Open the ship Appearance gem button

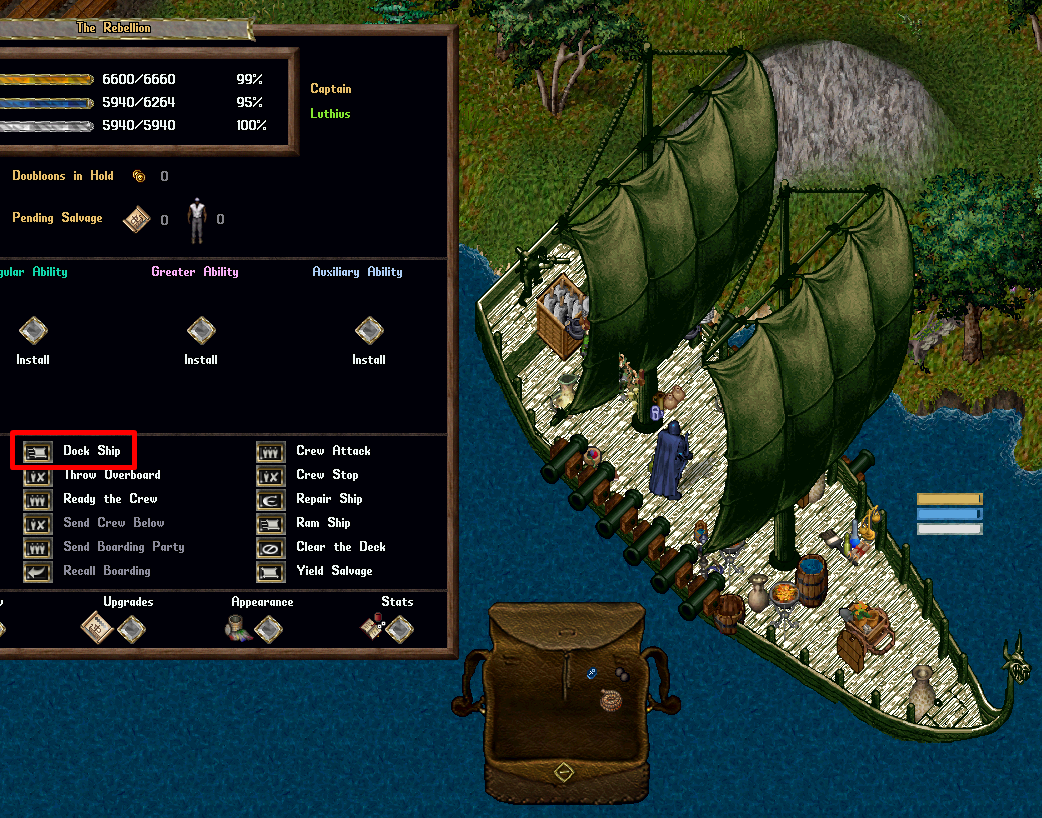click(x=268, y=628)
